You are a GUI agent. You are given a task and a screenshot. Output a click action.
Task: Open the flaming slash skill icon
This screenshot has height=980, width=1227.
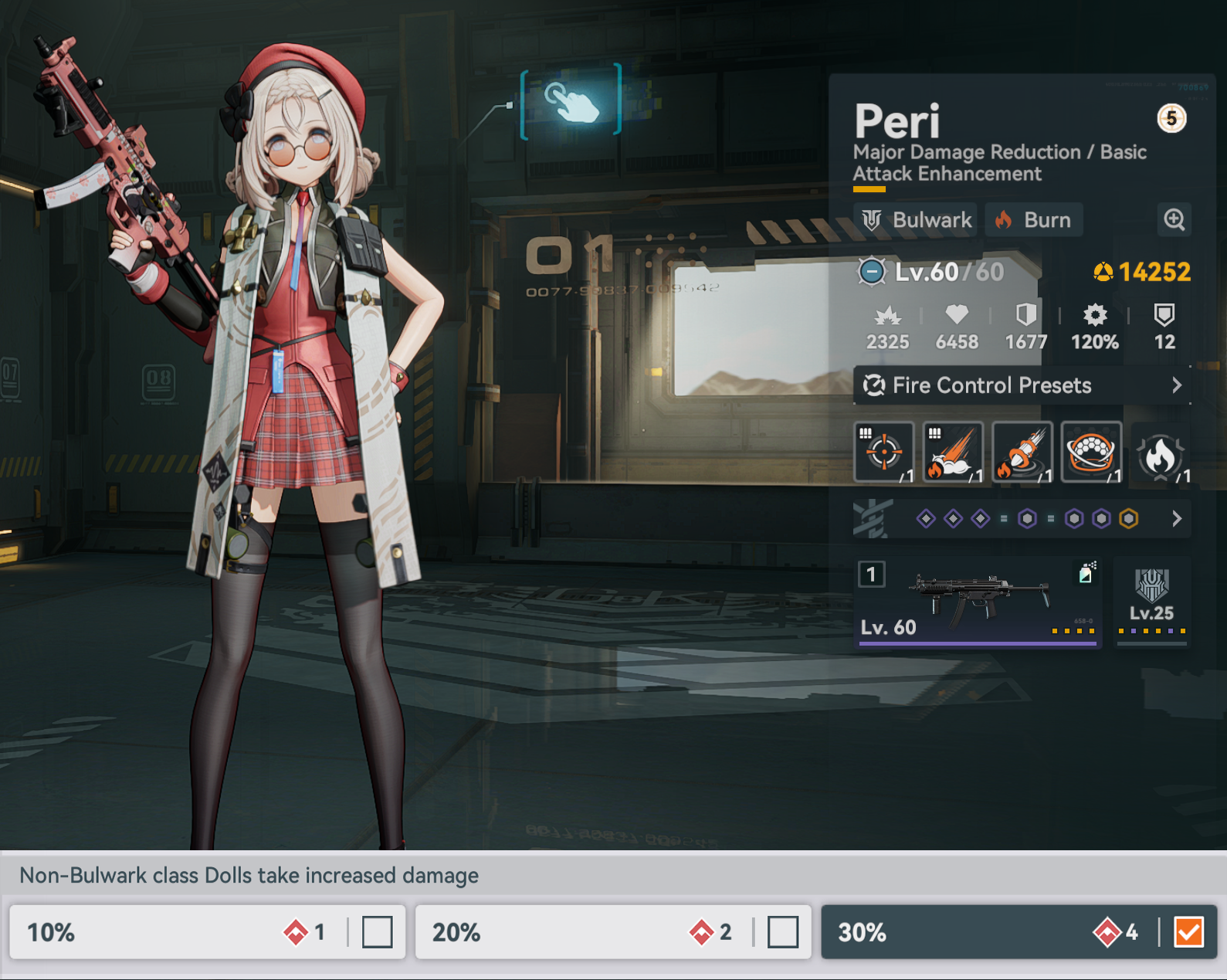coord(953,453)
